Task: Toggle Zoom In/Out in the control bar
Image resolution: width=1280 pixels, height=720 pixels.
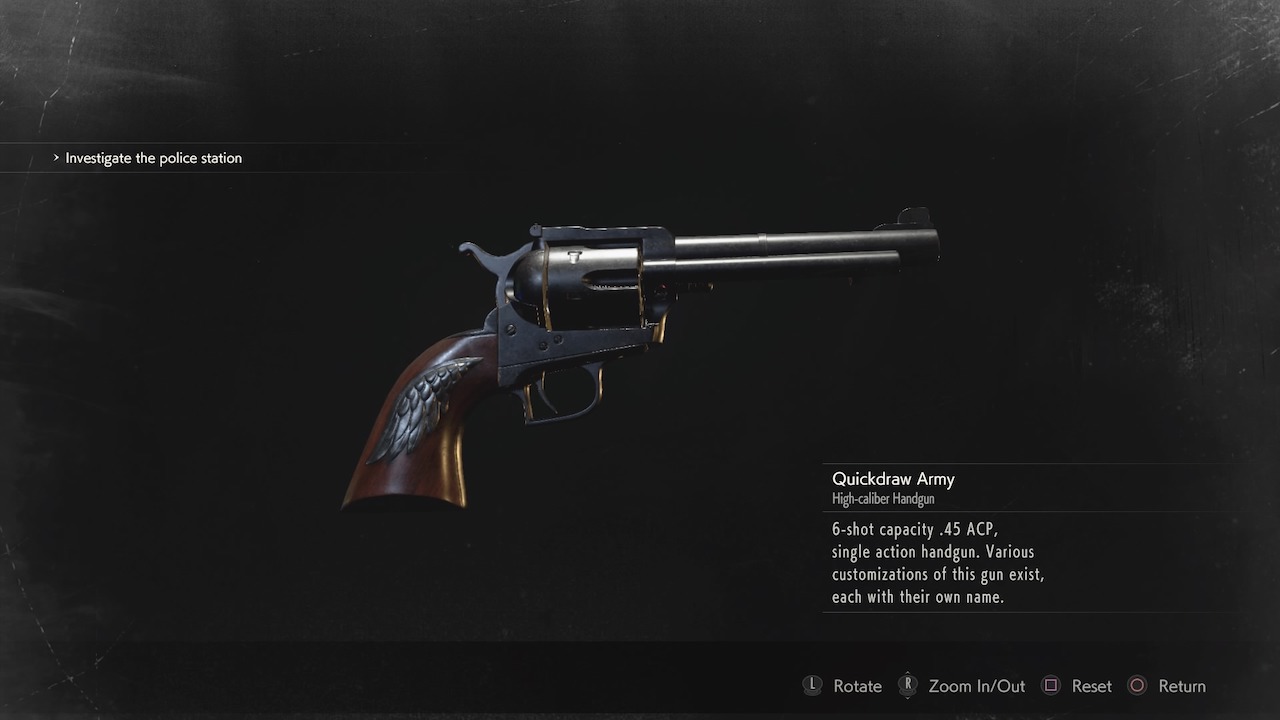Action: point(976,686)
